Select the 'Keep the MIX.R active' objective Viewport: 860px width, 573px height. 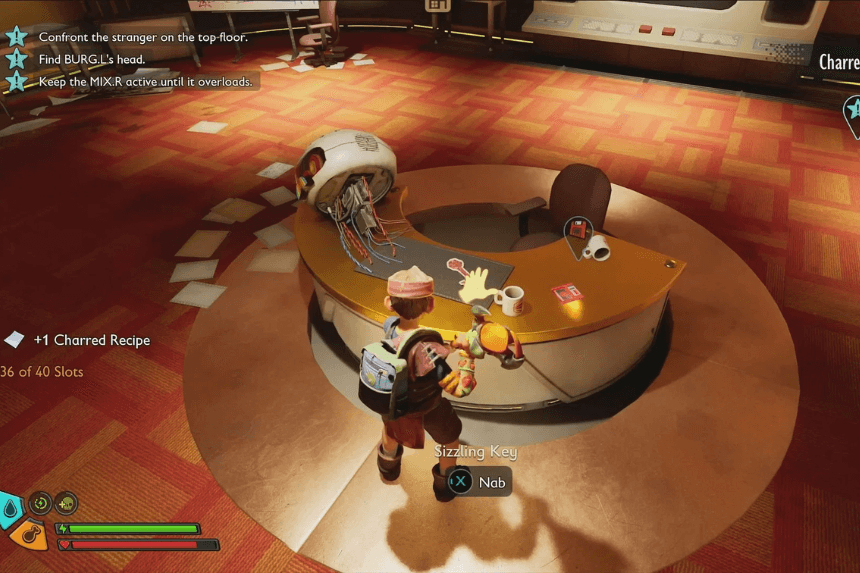coord(145,81)
